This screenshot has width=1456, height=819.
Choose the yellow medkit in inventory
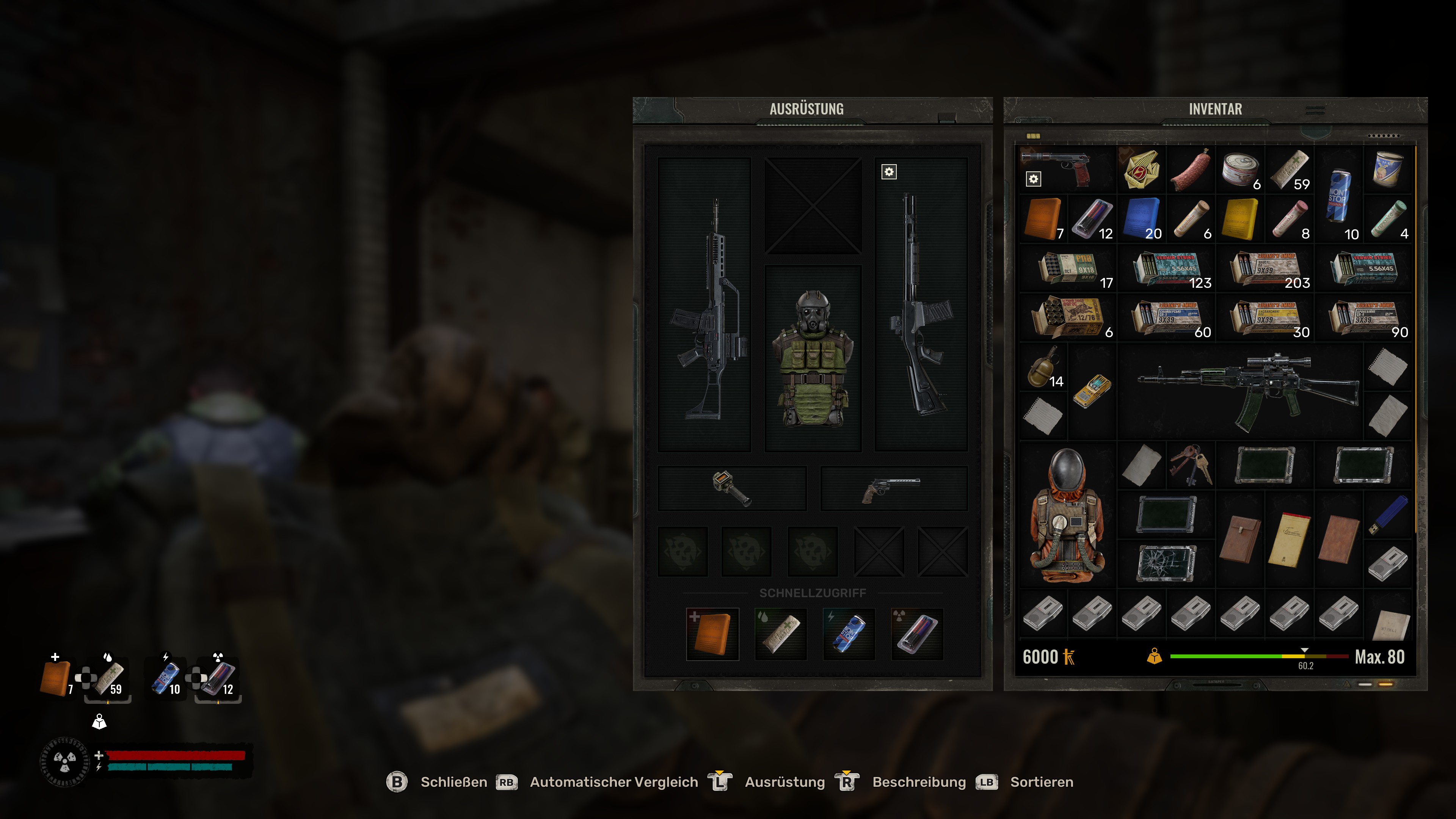tap(1240, 219)
